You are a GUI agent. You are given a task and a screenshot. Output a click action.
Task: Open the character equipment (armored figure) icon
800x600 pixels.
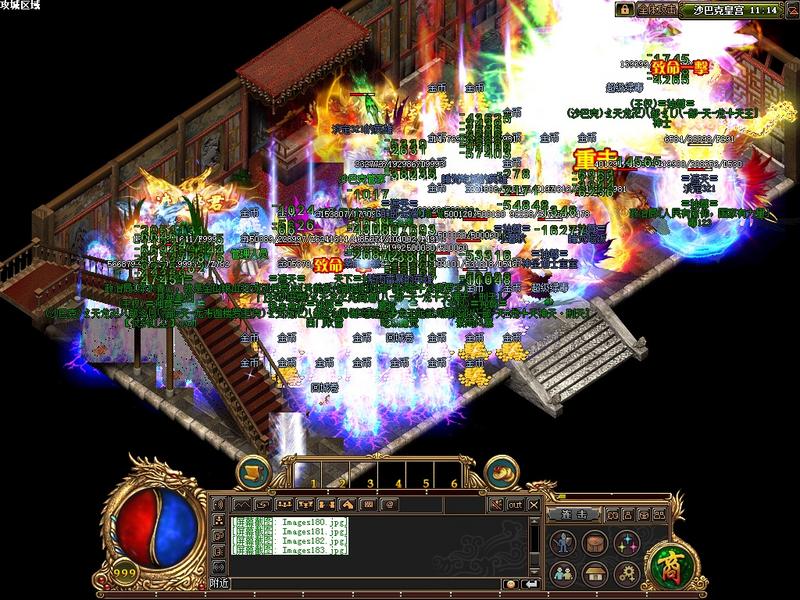[x=564, y=544]
